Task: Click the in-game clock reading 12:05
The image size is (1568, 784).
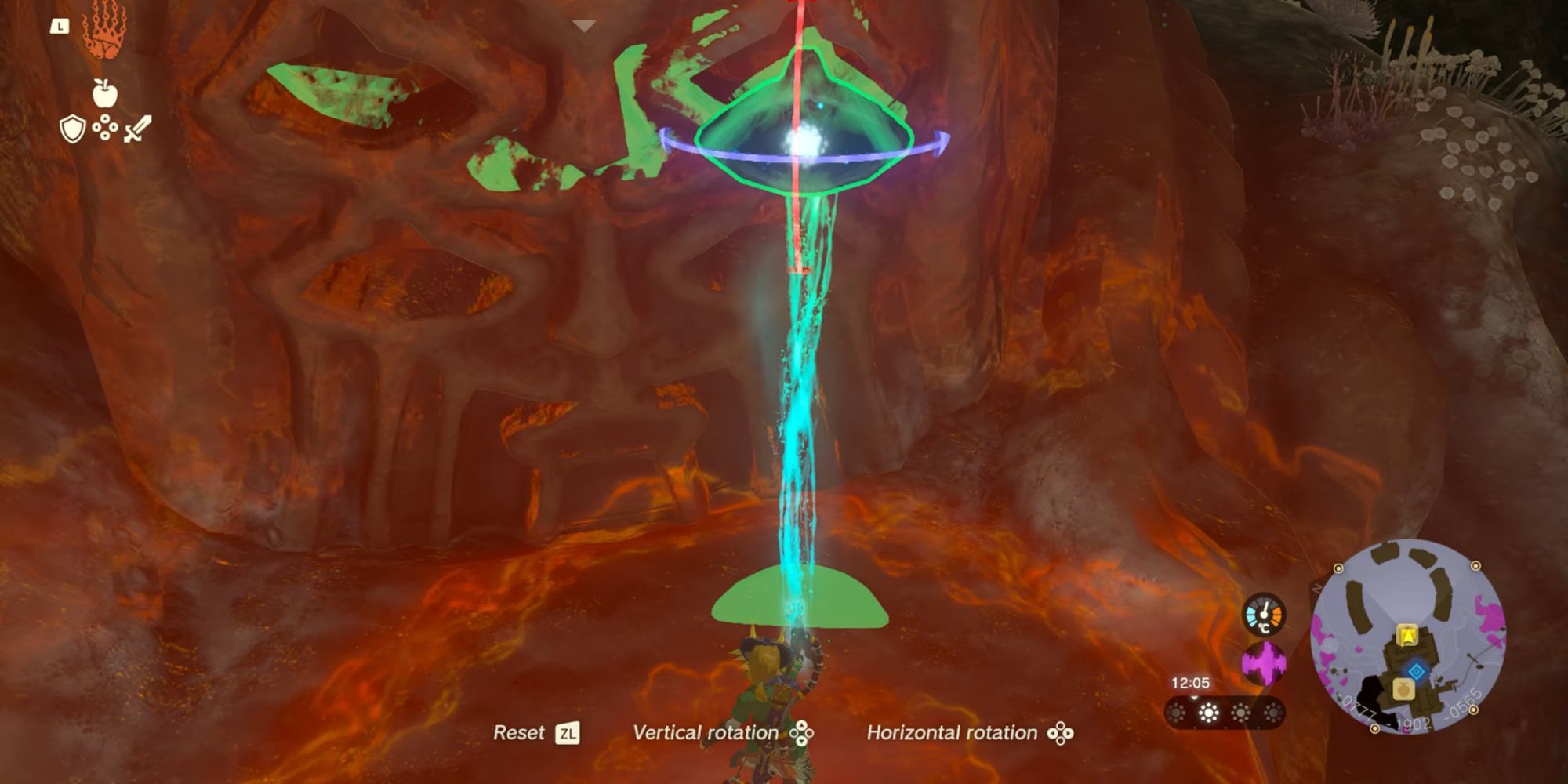Action: coord(1192,682)
